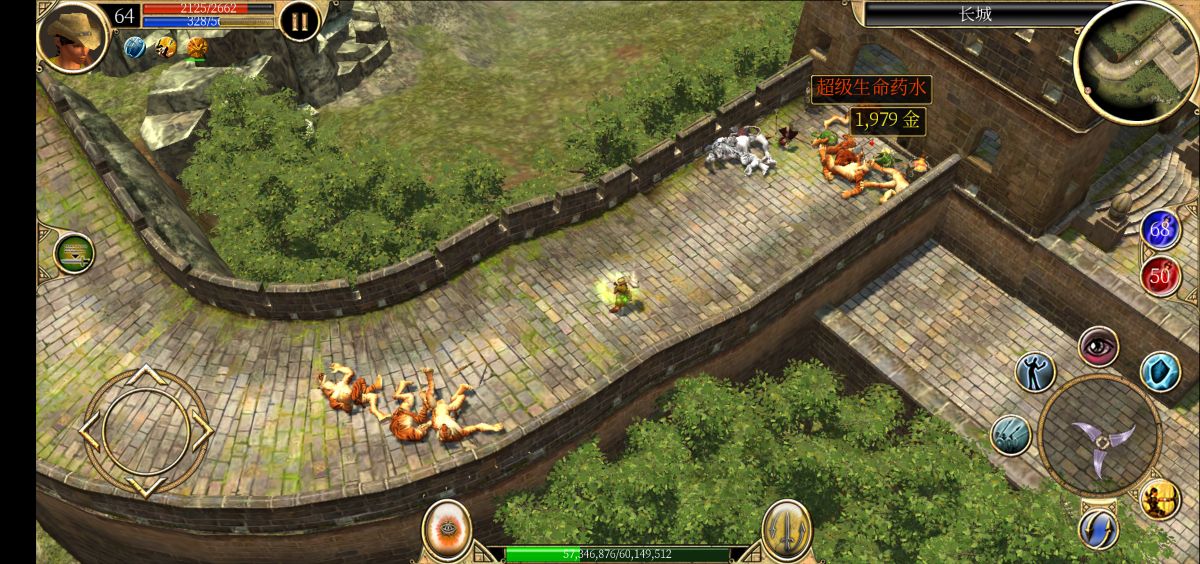Pause the game with the pause button
Image resolution: width=1200 pixels, height=564 pixels.
pyautogui.click(x=299, y=21)
